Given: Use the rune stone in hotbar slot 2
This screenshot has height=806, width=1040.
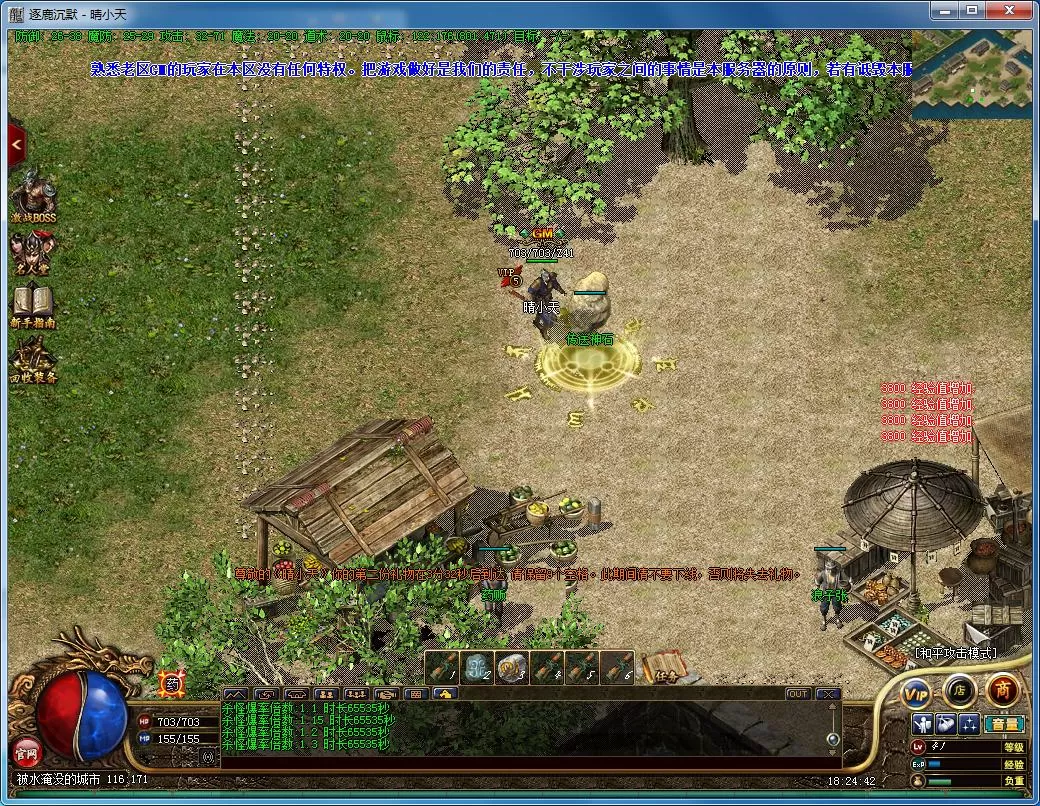Looking at the screenshot, I should (478, 667).
